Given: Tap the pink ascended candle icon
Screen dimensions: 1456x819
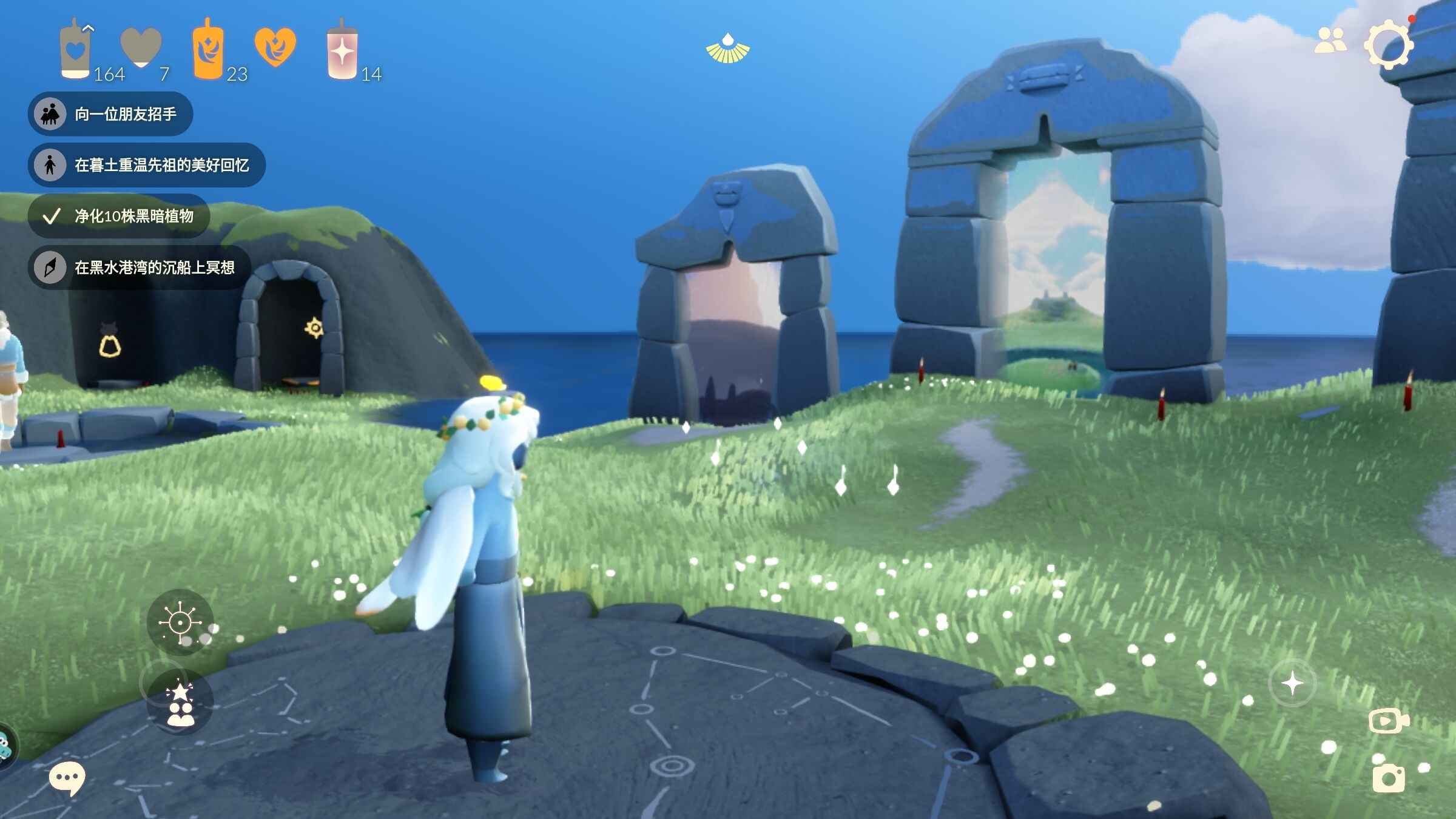Looking at the screenshot, I should pyautogui.click(x=342, y=51).
